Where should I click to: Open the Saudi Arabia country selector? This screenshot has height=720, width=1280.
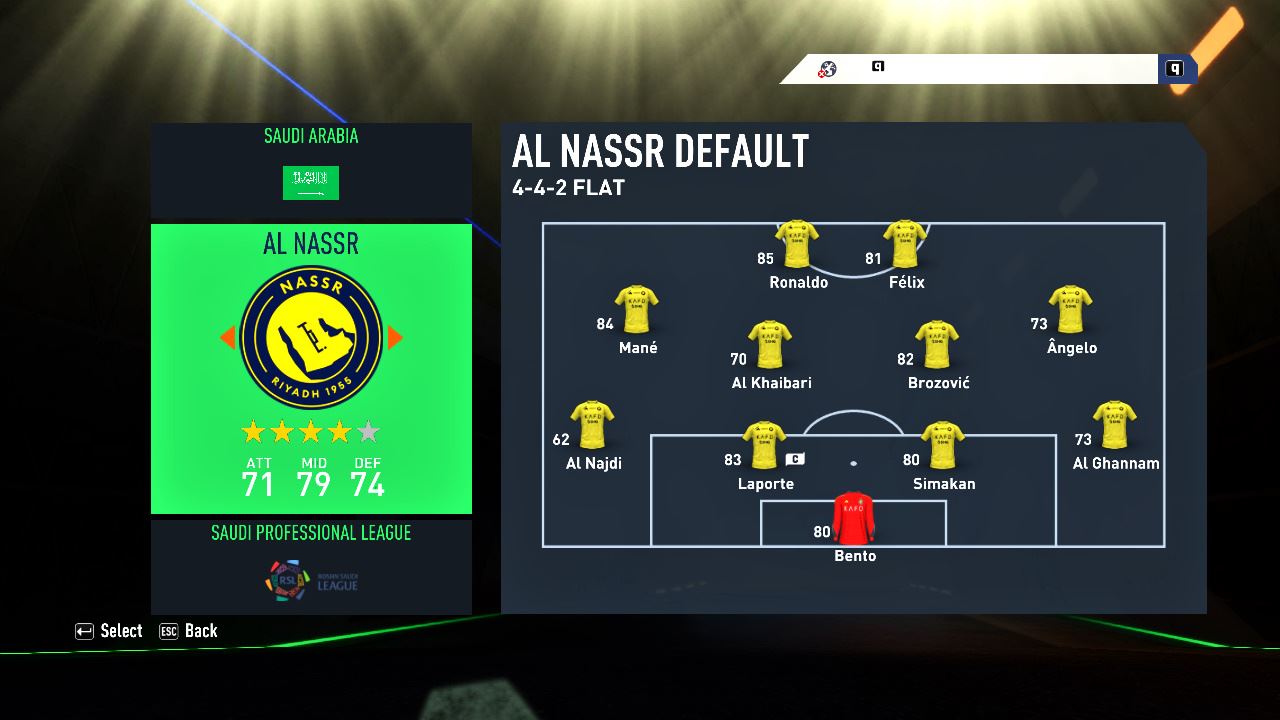(311, 170)
